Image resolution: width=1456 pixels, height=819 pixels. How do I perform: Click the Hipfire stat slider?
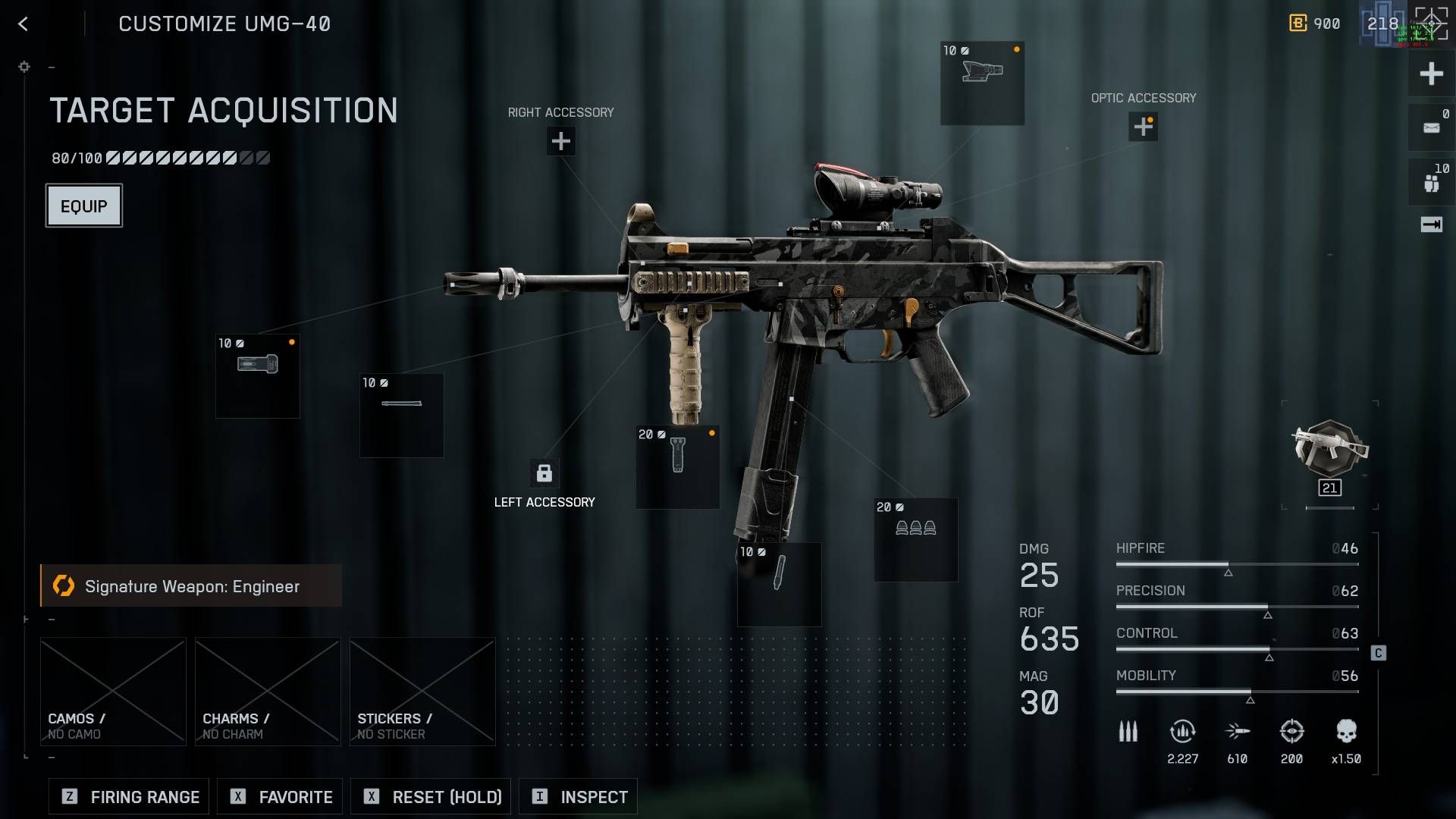coord(1236,565)
